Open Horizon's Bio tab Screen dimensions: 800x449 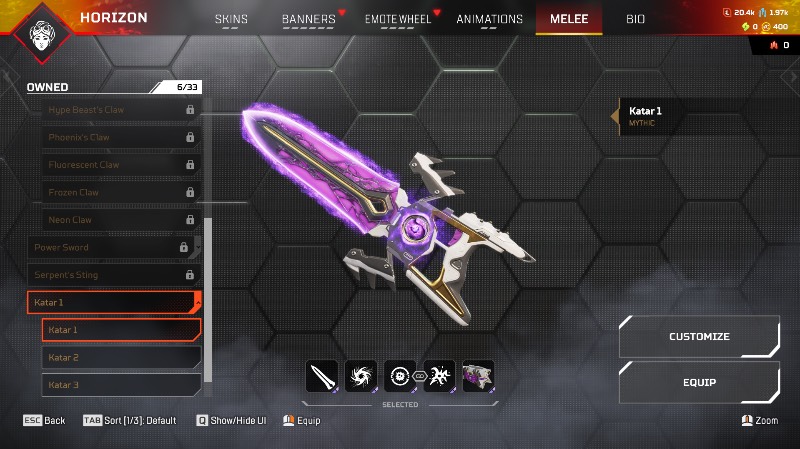point(635,19)
